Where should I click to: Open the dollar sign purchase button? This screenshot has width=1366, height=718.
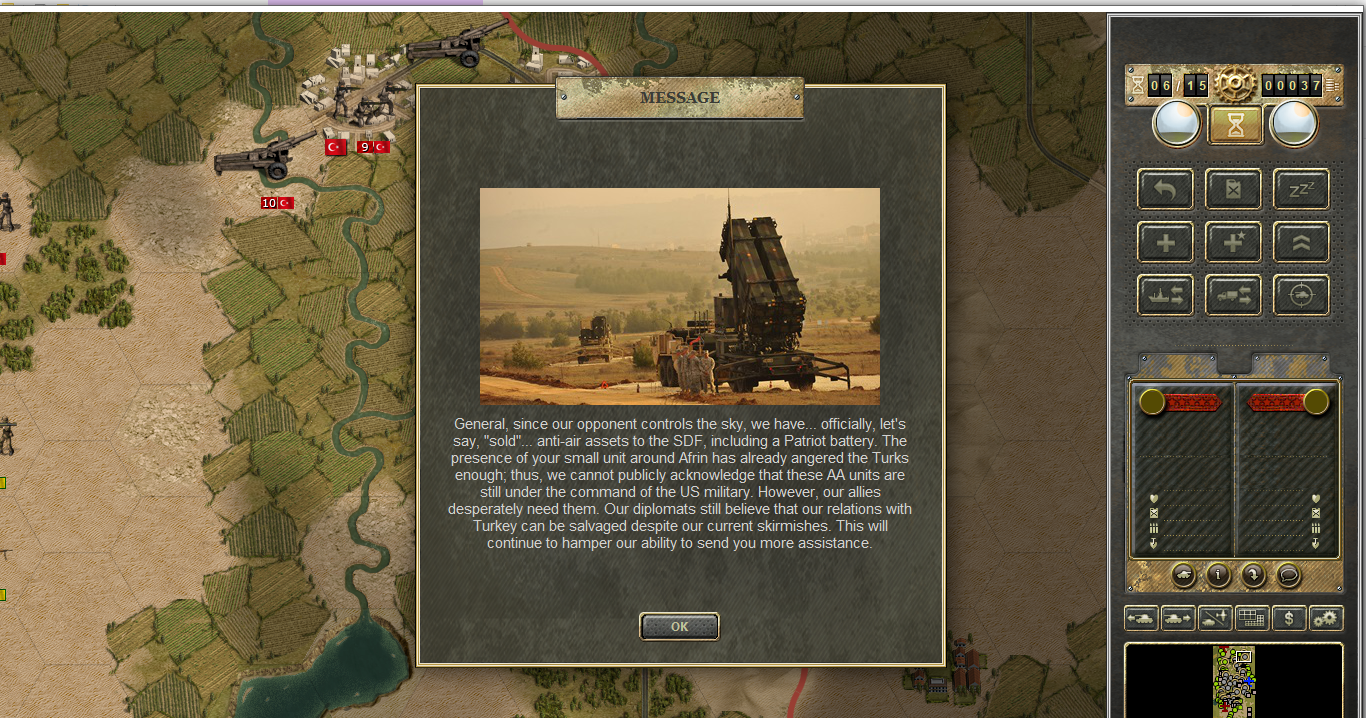(1289, 619)
